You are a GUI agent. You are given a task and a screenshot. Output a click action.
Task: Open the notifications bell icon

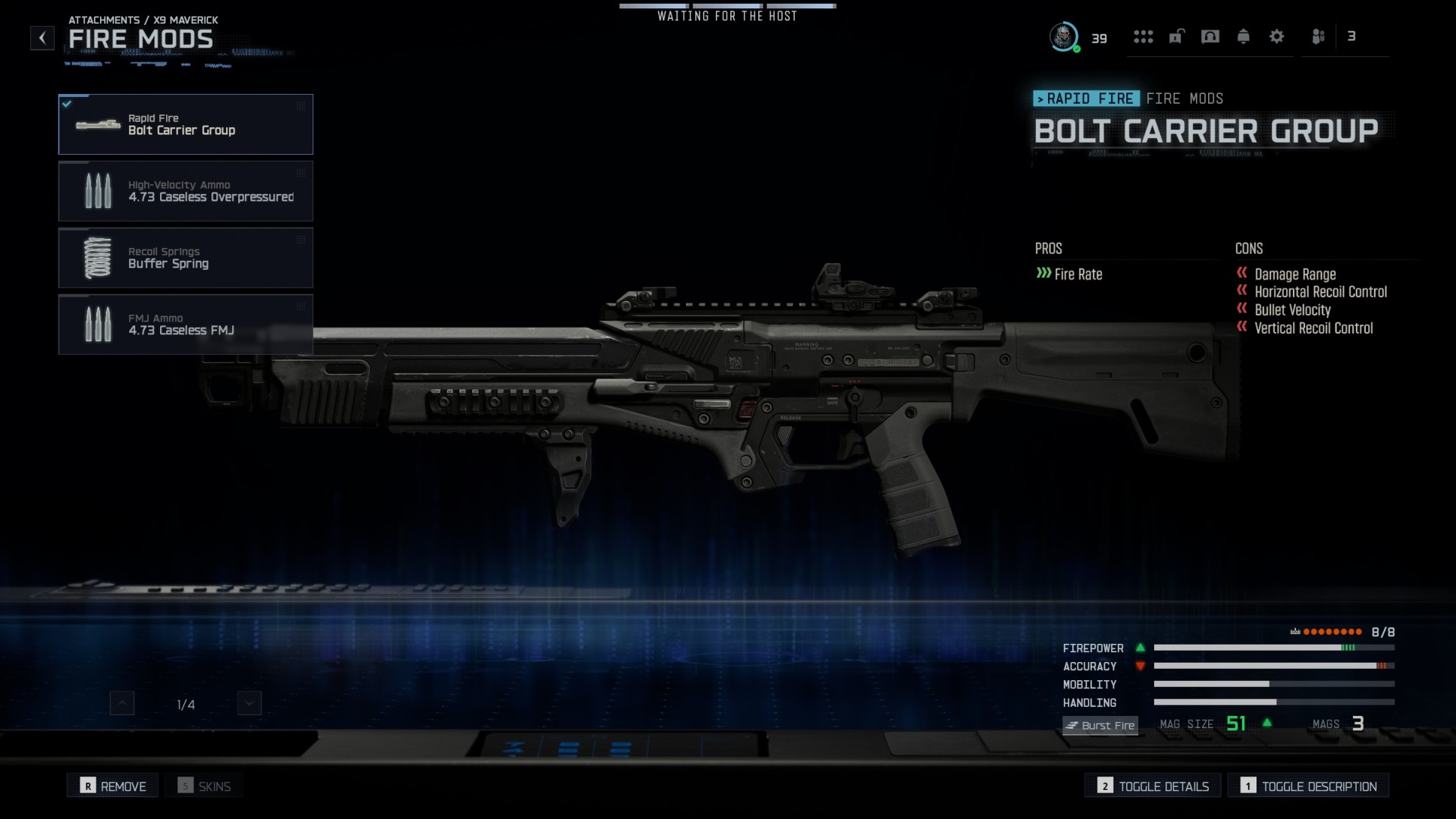click(x=1244, y=36)
